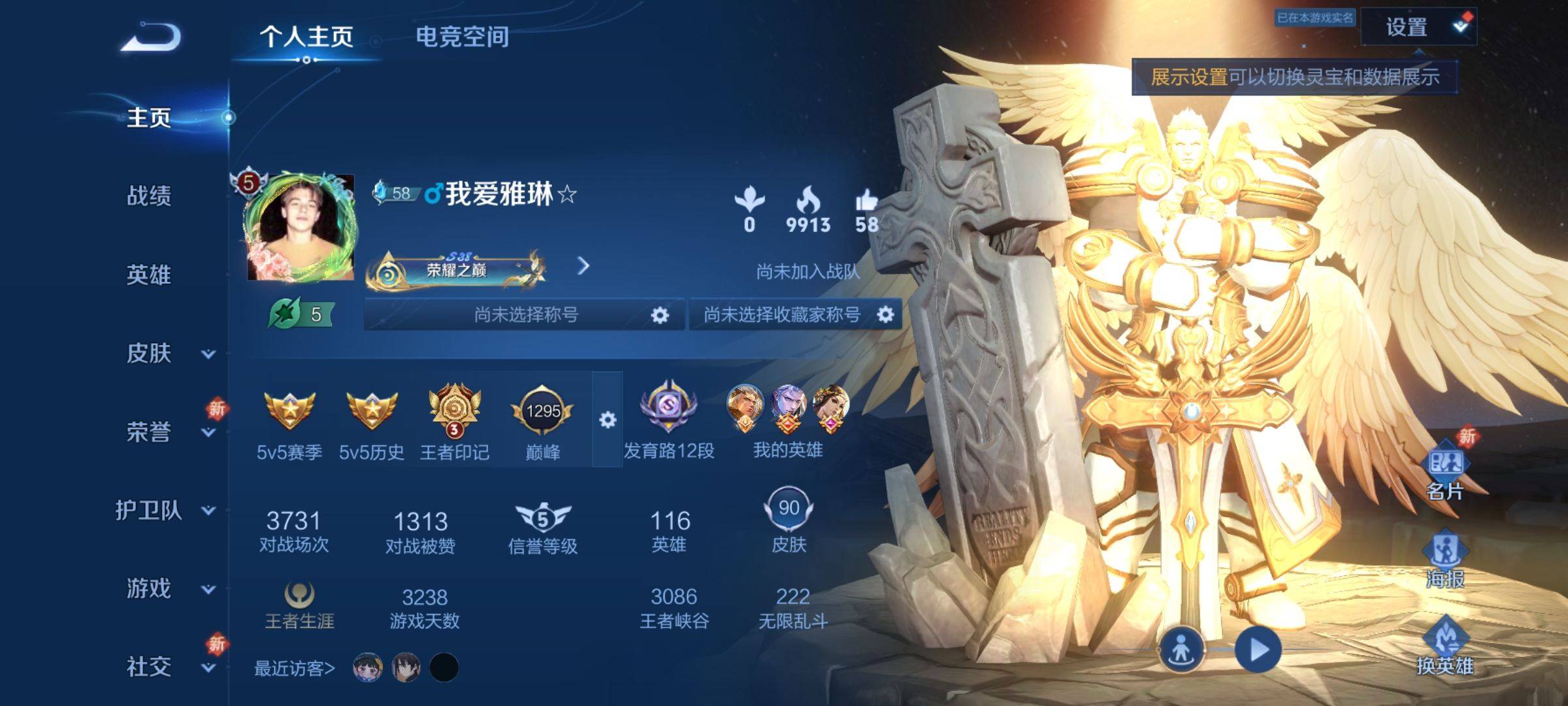Choose 换英雄 to change displayed hero
Screen dimensions: 1568x706
coord(1445,648)
